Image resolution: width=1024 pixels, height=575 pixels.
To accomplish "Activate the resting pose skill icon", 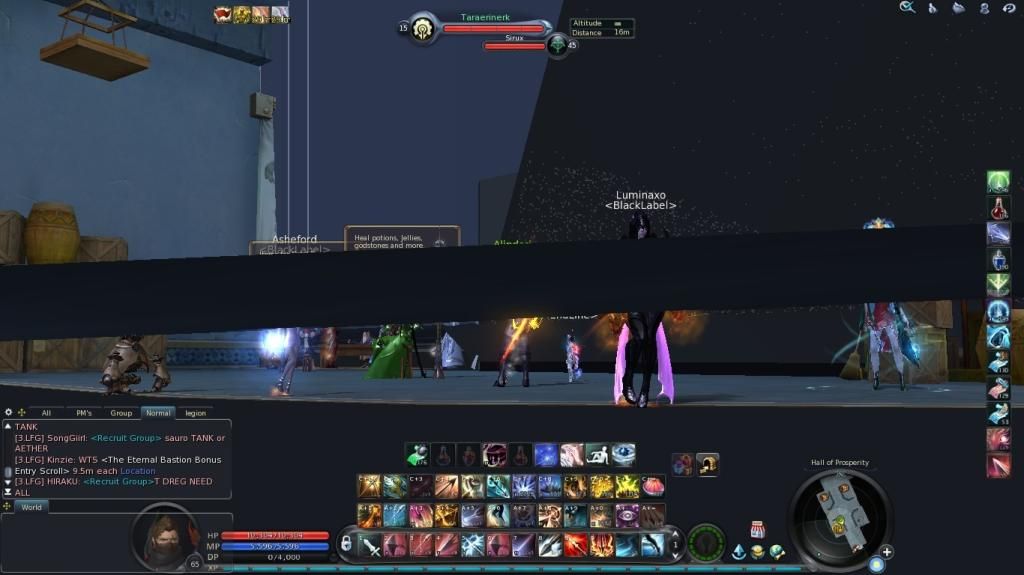I will point(598,455).
